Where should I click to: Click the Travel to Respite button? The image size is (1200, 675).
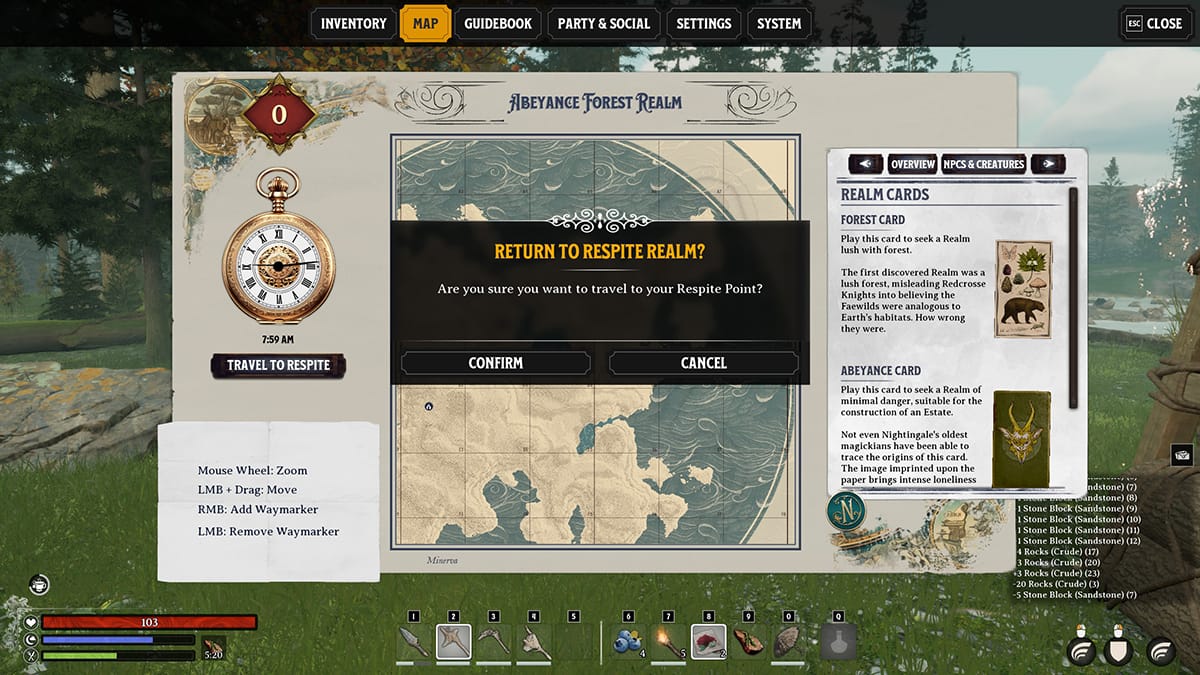278,365
